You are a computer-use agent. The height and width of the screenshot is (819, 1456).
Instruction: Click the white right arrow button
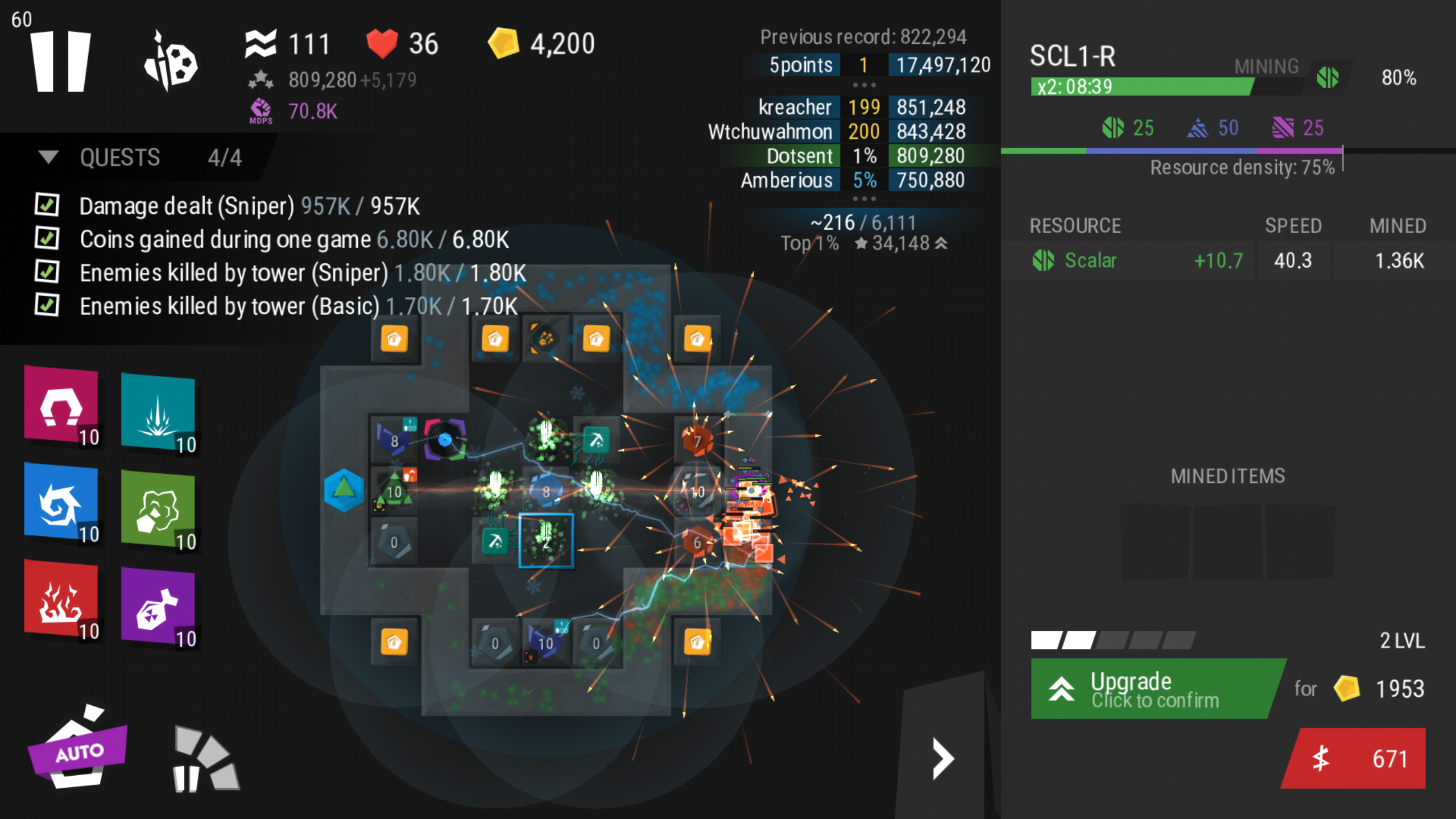(x=942, y=759)
